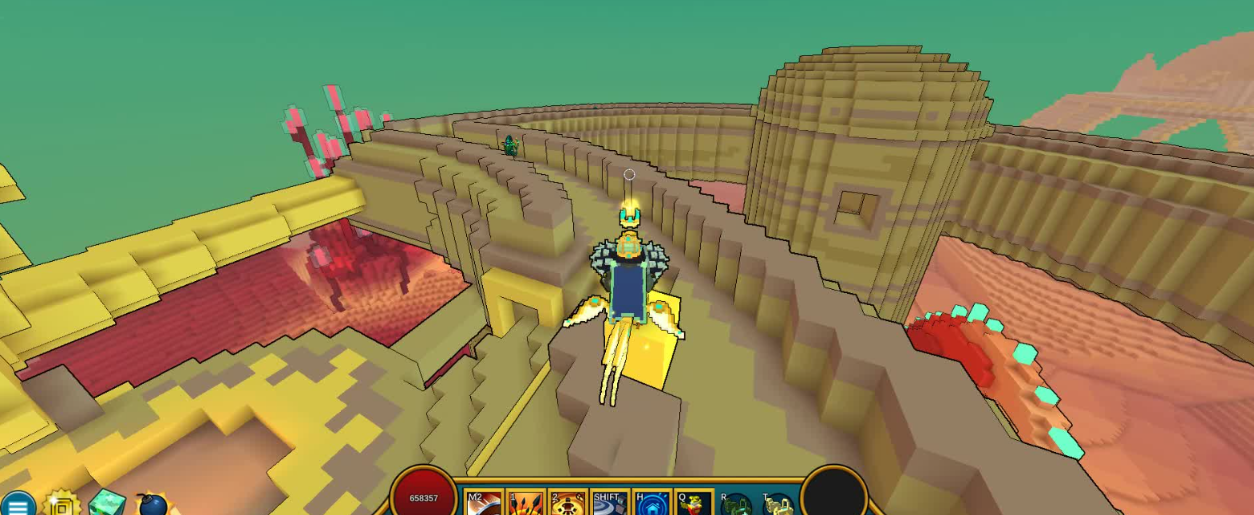This screenshot has height=515, width=1254.
Task: Activate the SHIFT swirl dodge ability
Action: [610, 503]
